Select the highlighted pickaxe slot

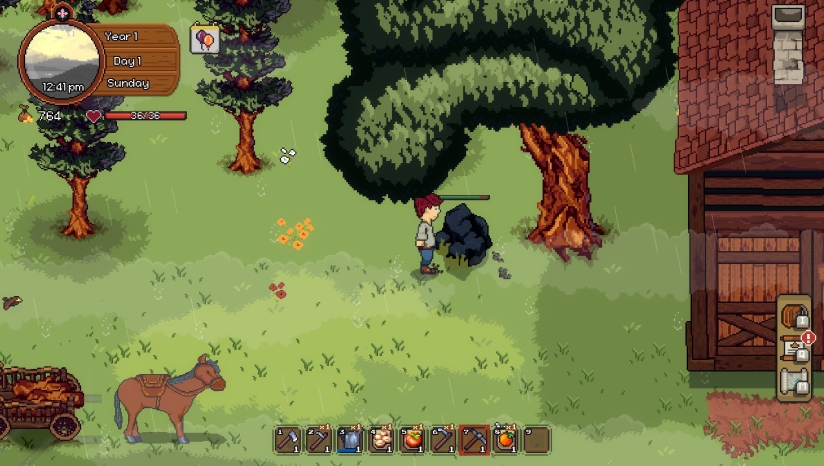(474, 440)
